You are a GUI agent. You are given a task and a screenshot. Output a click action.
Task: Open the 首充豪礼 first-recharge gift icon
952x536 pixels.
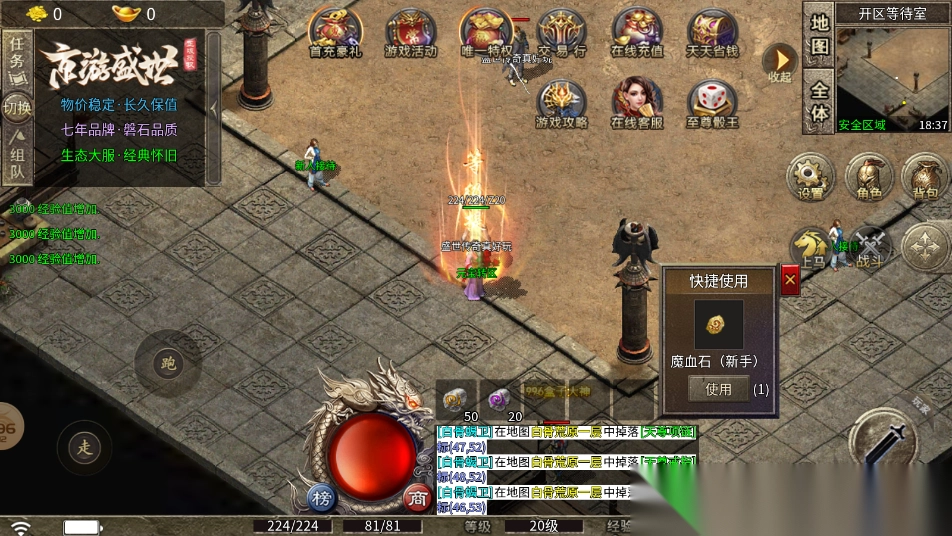pos(334,32)
